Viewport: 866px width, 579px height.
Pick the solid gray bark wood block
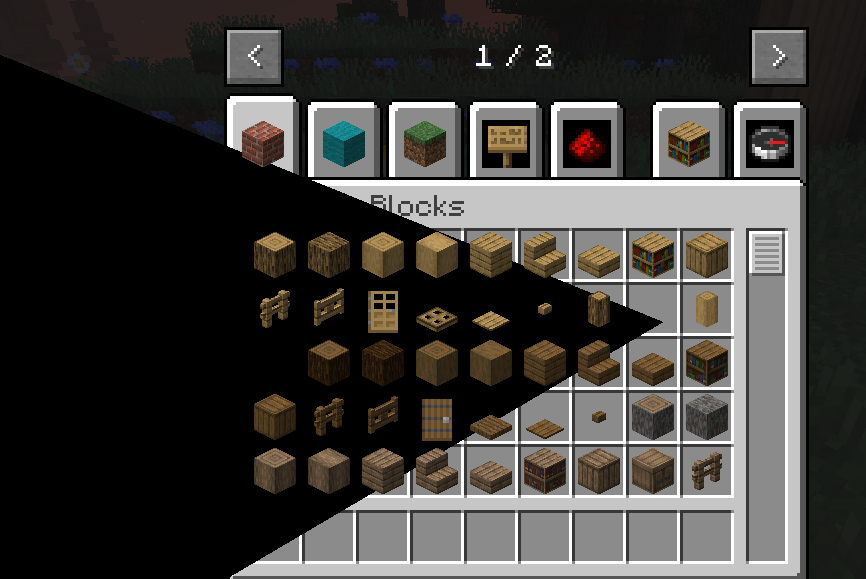coord(707,418)
